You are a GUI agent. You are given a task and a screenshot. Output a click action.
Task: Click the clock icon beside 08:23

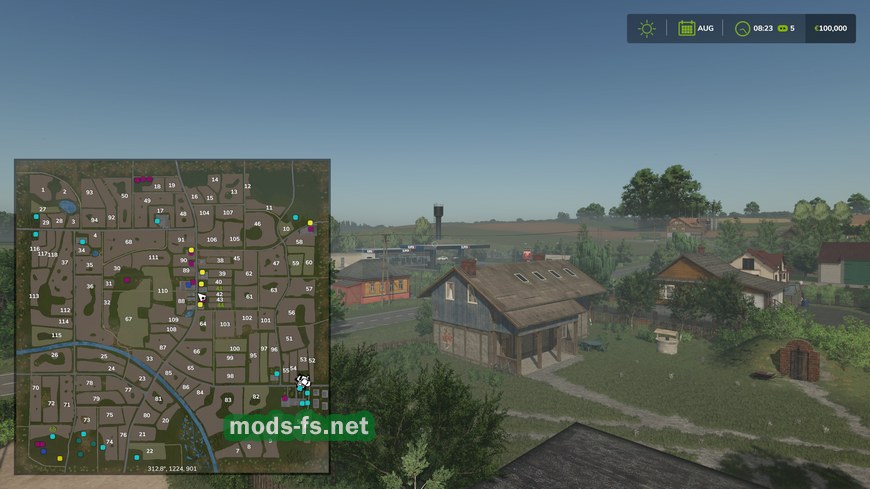click(742, 28)
